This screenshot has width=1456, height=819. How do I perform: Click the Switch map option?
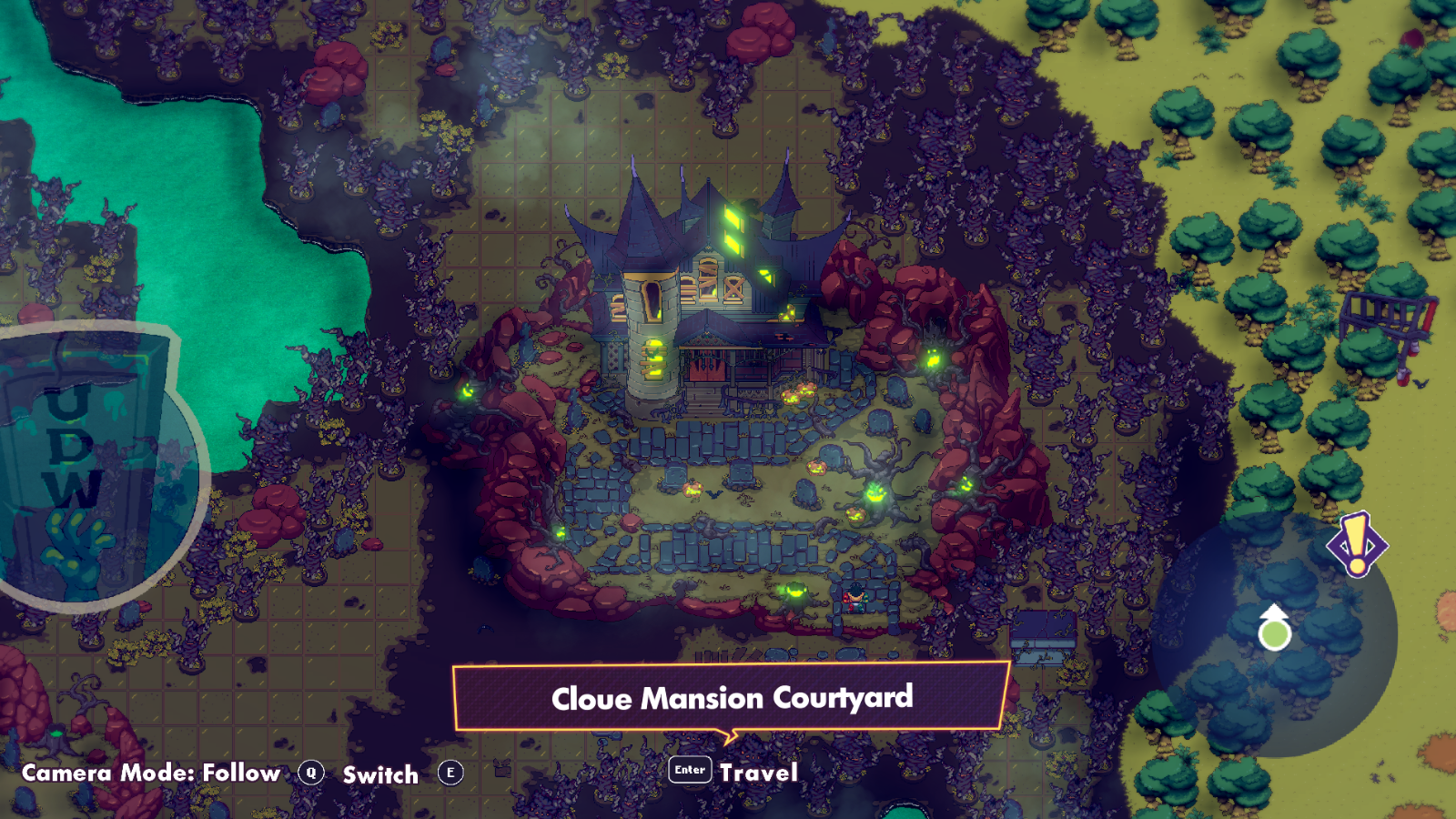click(380, 774)
